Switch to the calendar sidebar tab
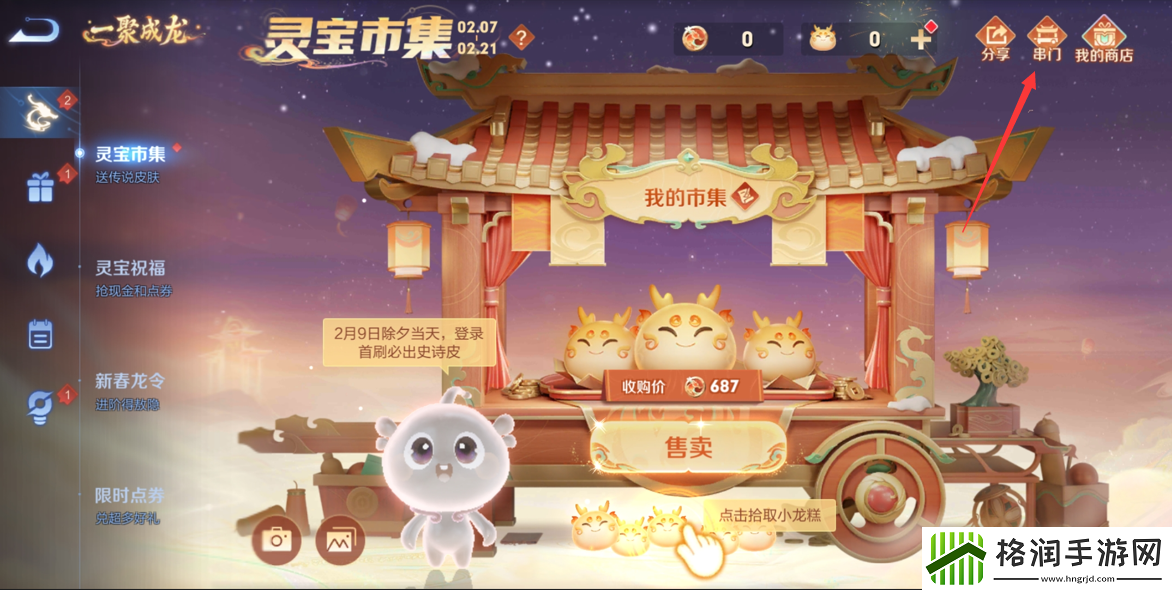 click(40, 333)
